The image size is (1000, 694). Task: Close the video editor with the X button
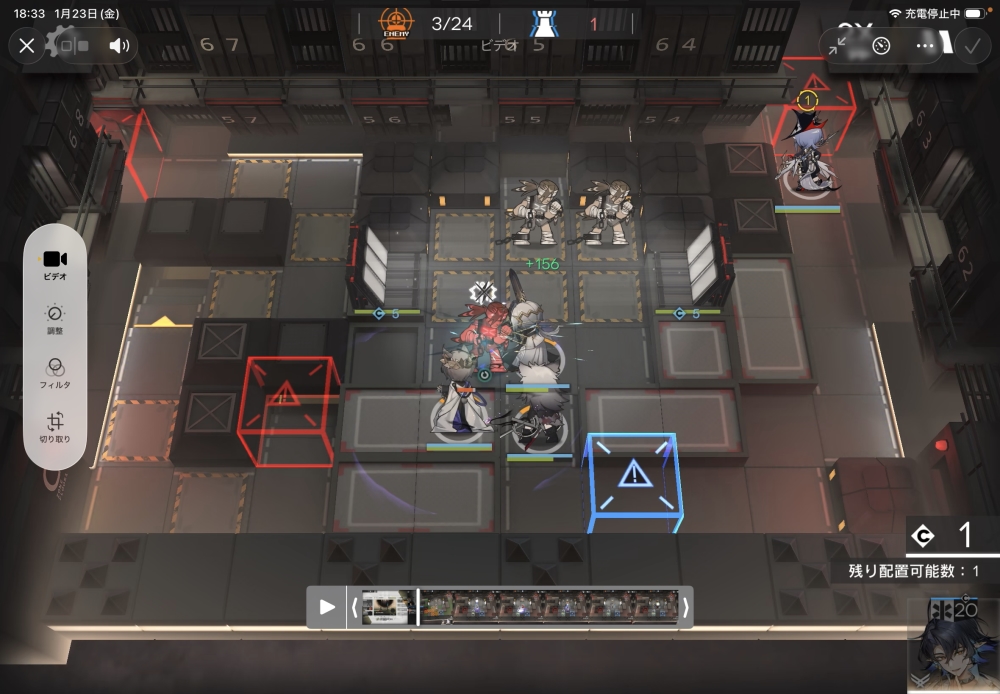(27, 45)
